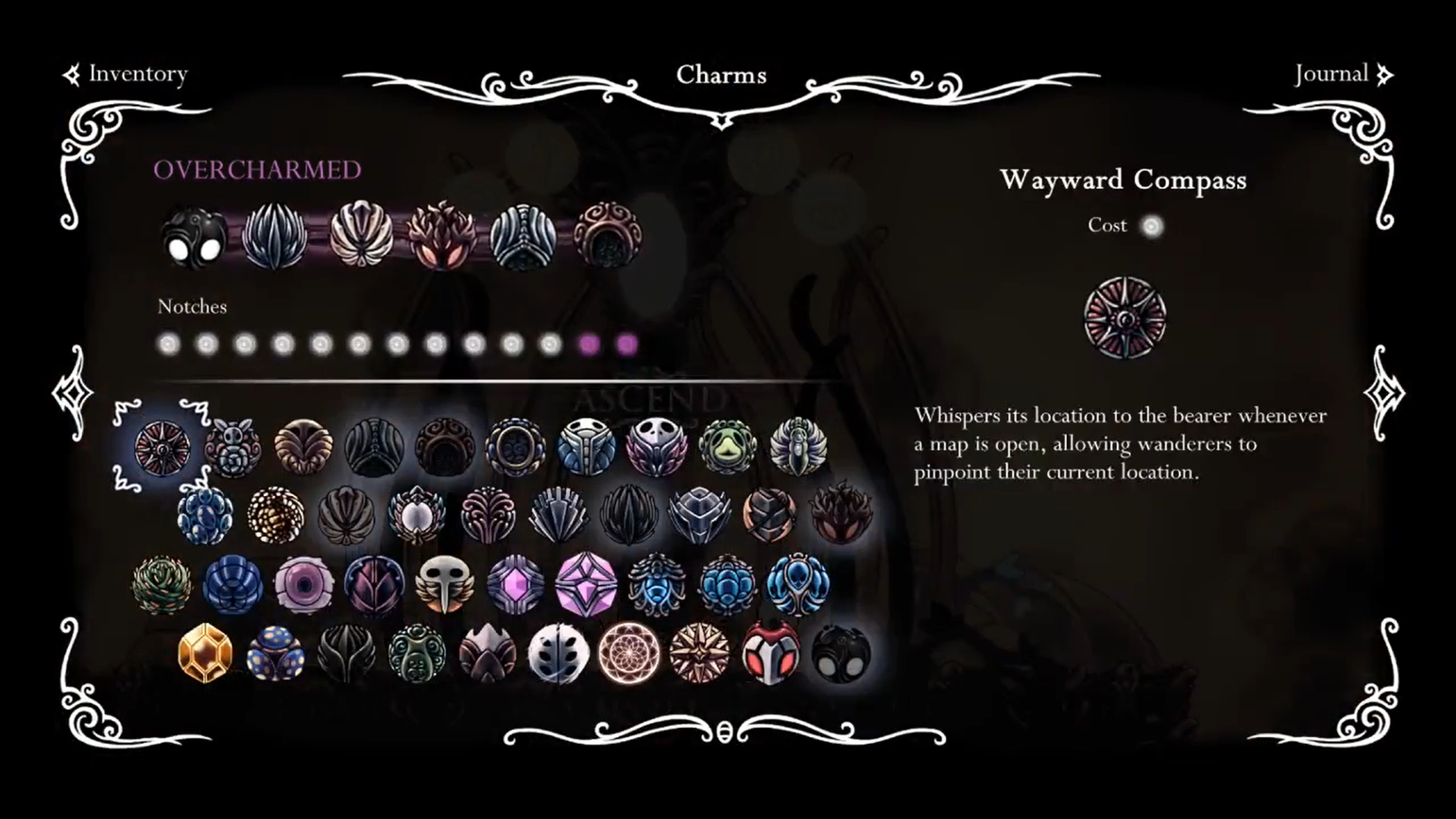Select the blue speckled charm in bottom row
Image resolution: width=1456 pixels, height=819 pixels.
[x=277, y=653]
